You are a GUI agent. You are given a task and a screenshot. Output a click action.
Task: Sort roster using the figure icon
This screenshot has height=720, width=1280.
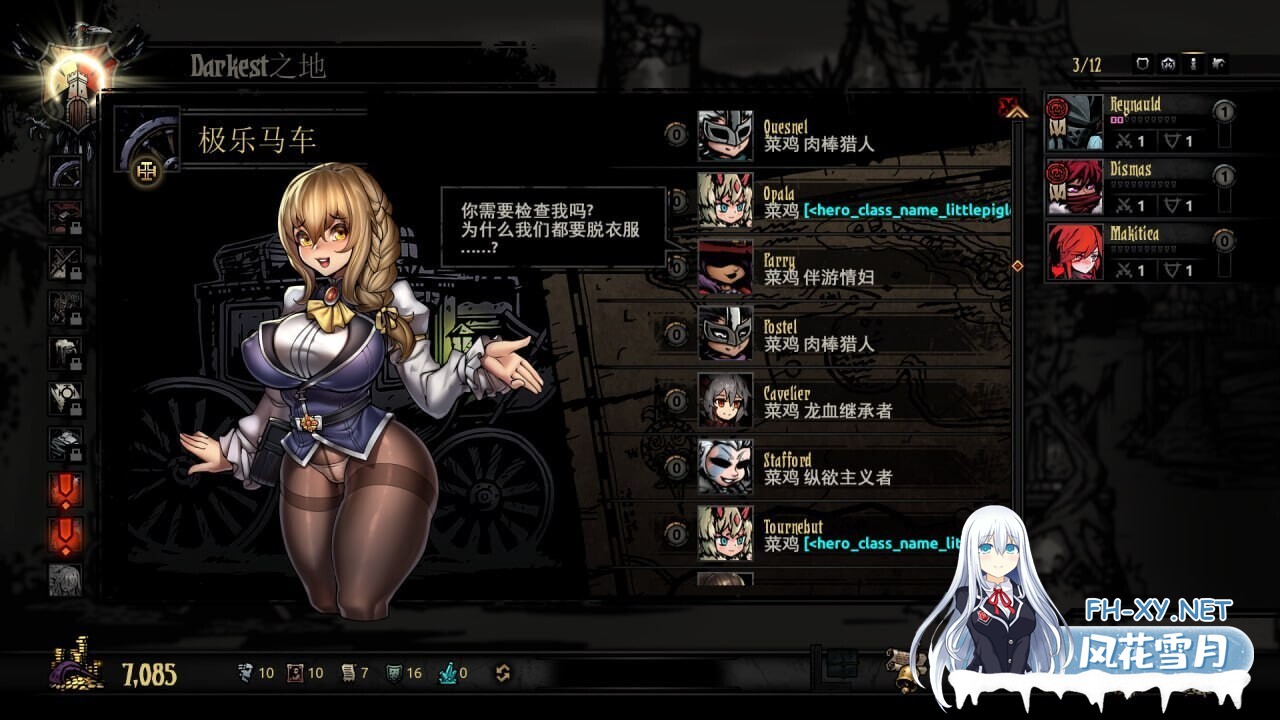[x=1194, y=65]
